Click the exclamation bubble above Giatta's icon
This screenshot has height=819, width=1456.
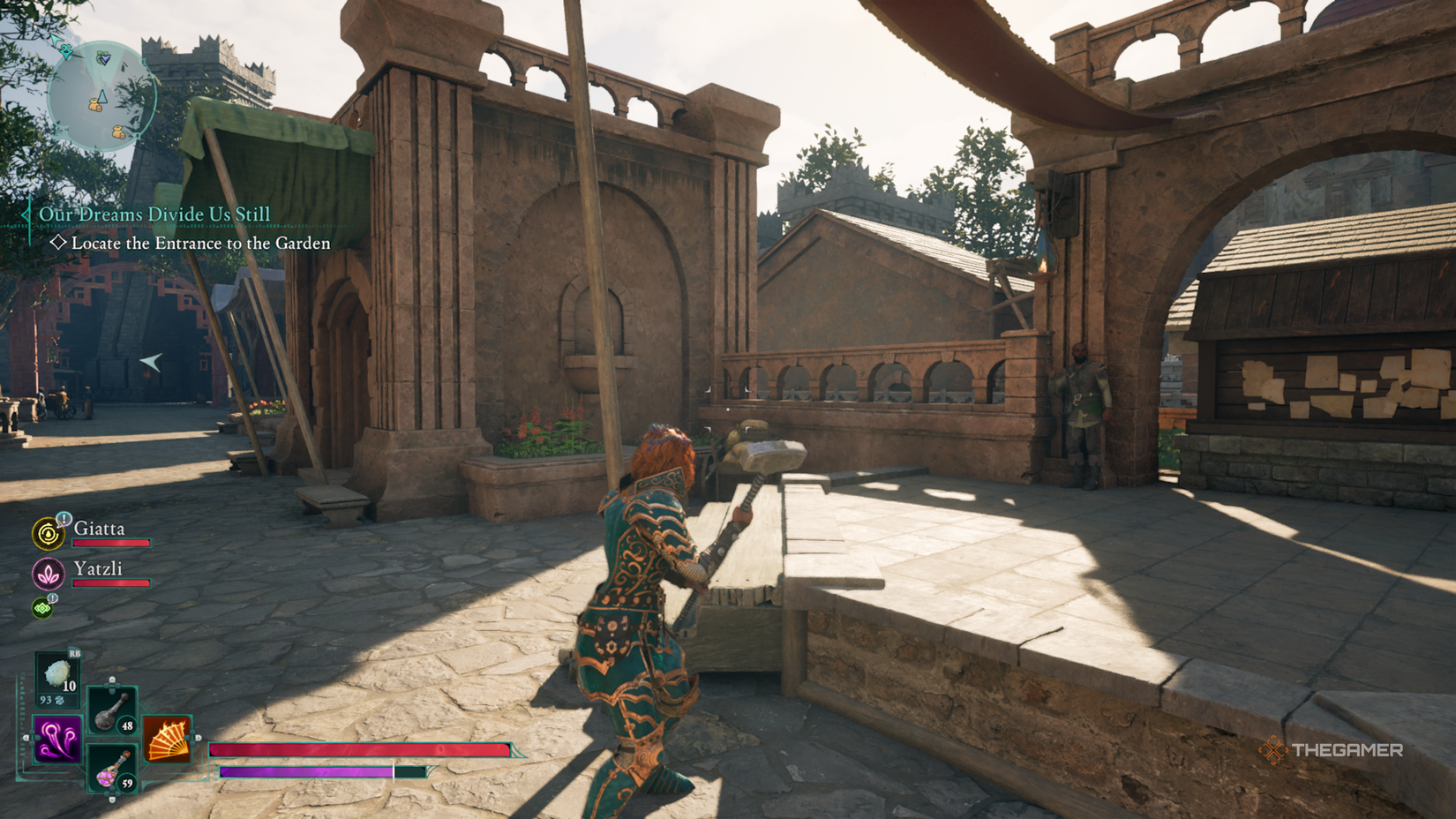click(64, 519)
